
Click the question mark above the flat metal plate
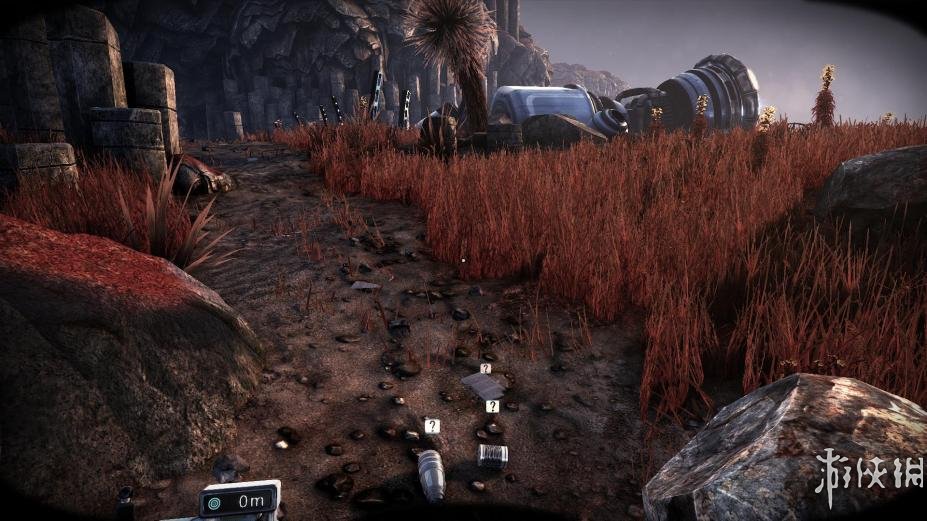tap(485, 368)
